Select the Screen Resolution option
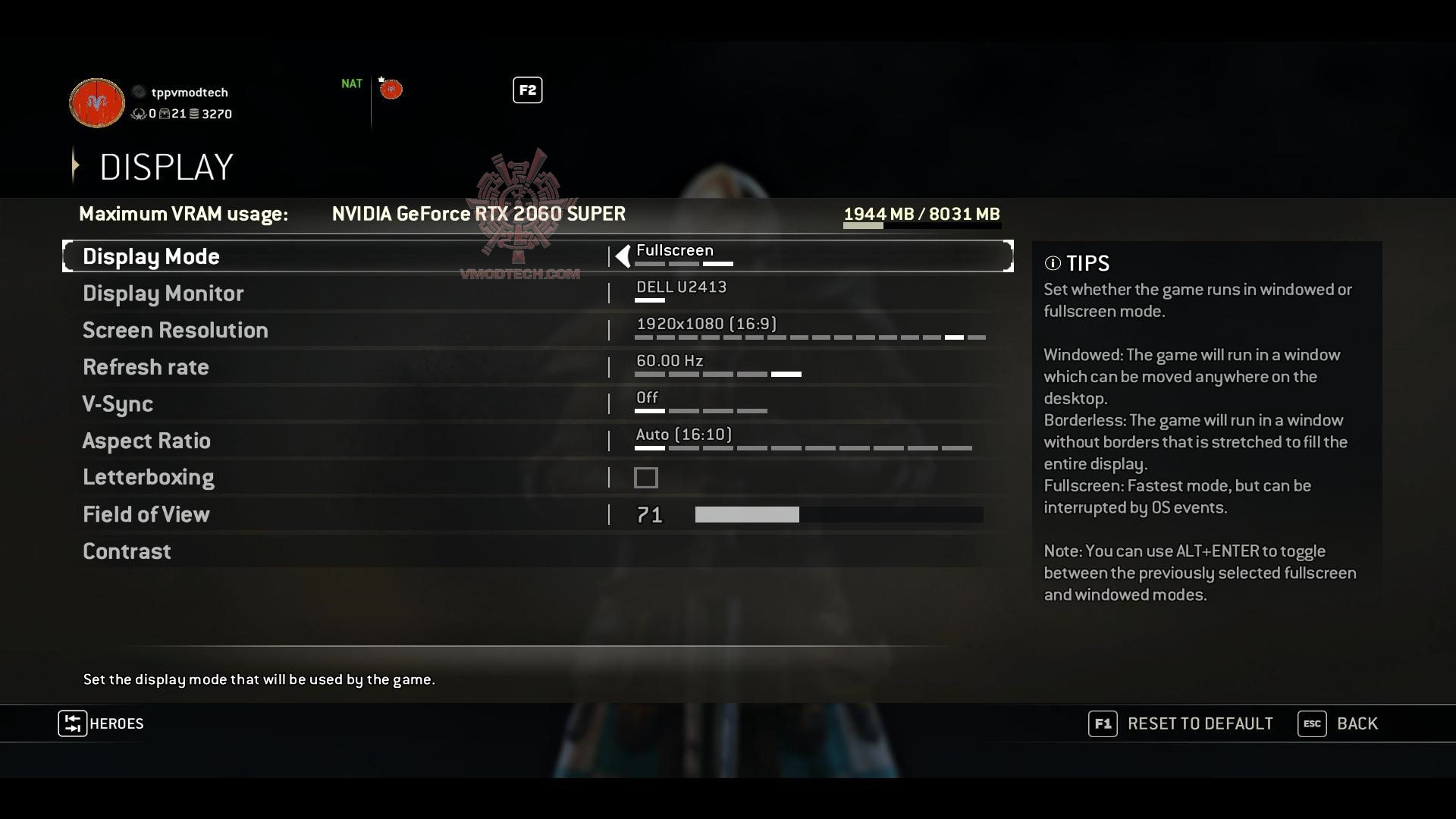 175,331
